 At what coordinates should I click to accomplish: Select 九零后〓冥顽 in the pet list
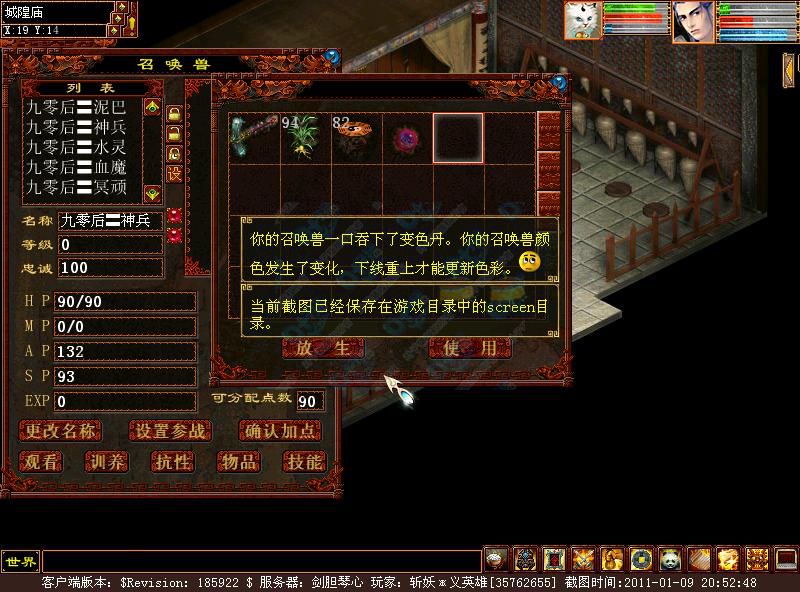76,187
